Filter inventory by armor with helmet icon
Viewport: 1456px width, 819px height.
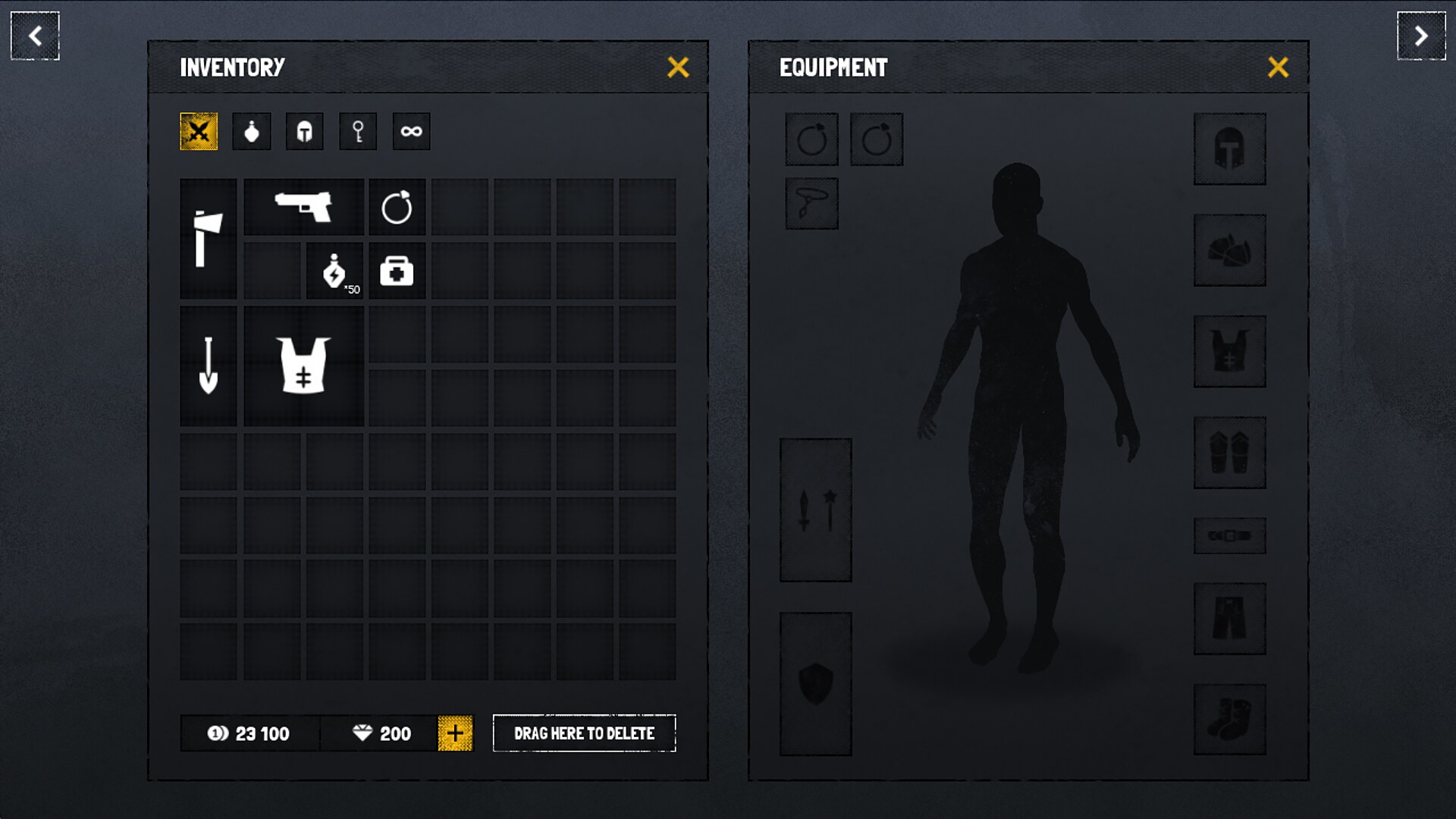tap(305, 130)
